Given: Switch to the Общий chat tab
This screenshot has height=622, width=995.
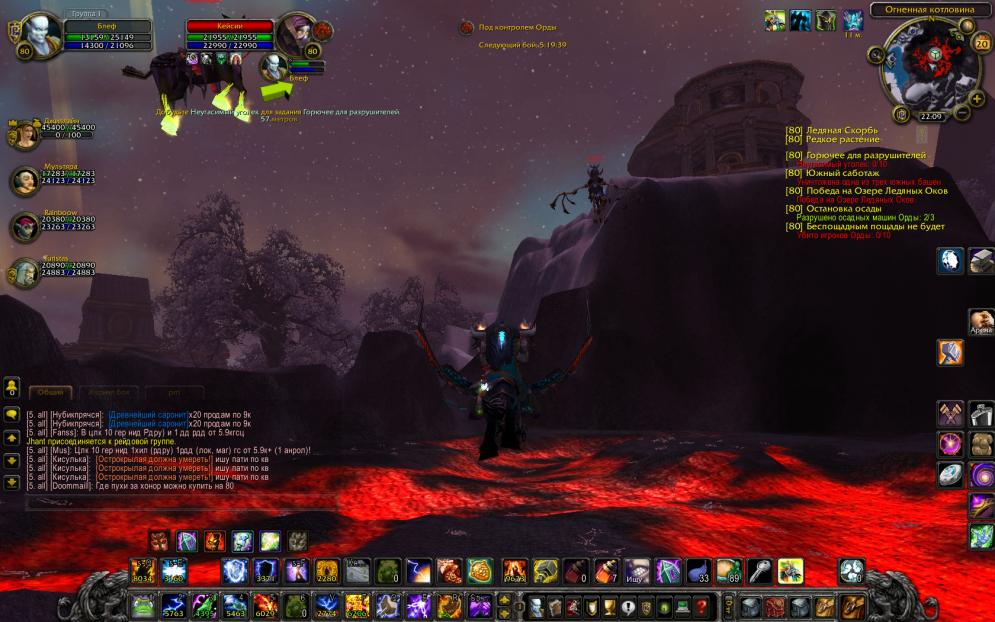Looking at the screenshot, I should pyautogui.click(x=50, y=393).
